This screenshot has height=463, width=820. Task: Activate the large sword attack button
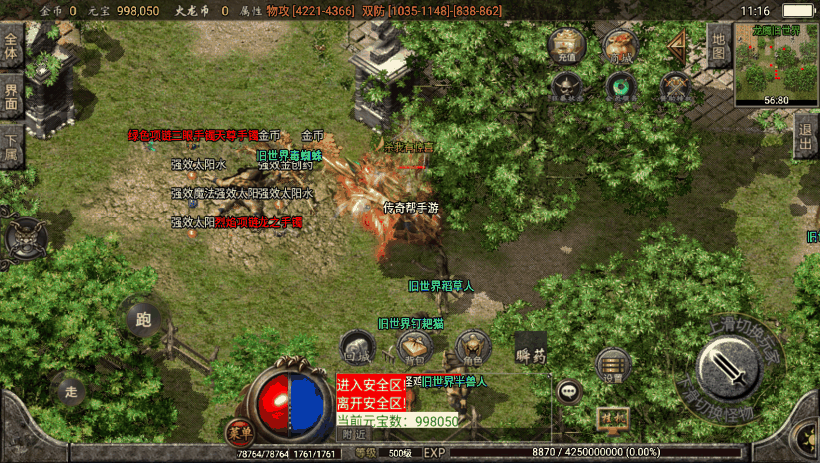(733, 371)
